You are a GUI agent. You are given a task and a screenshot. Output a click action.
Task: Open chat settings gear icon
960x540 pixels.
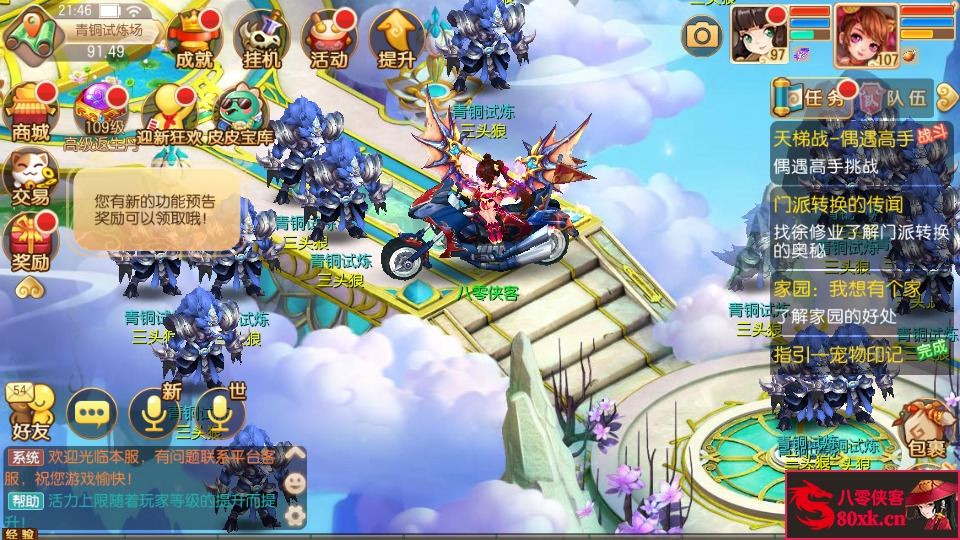pyautogui.click(x=295, y=516)
